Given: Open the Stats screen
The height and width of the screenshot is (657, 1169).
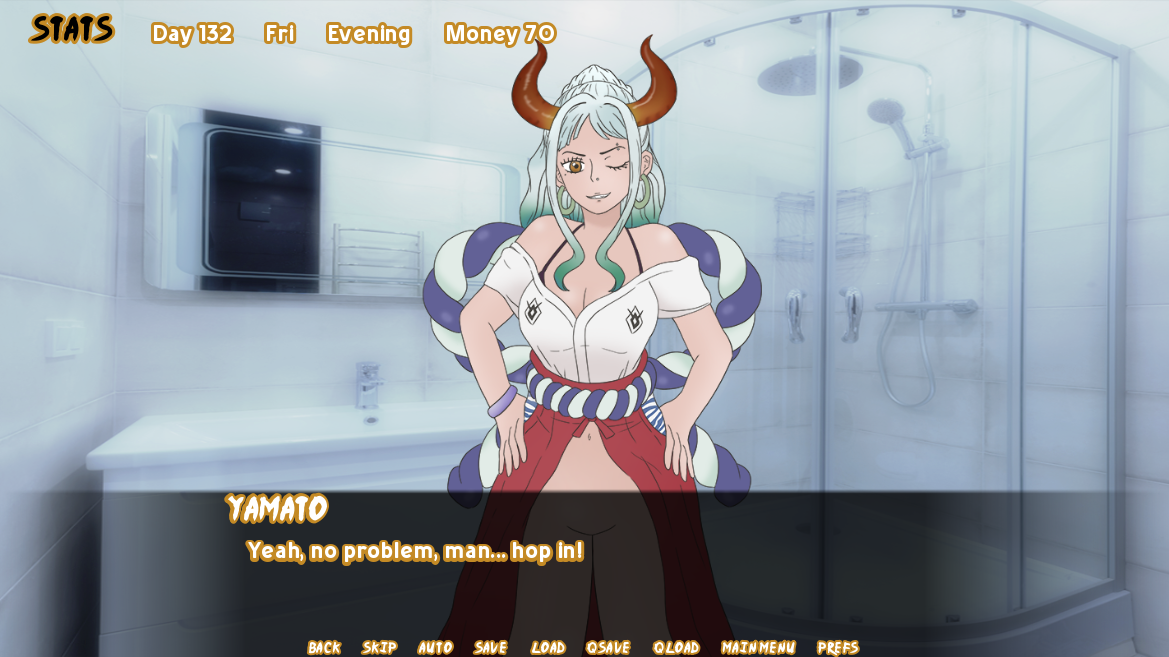Looking at the screenshot, I should click(71, 29).
